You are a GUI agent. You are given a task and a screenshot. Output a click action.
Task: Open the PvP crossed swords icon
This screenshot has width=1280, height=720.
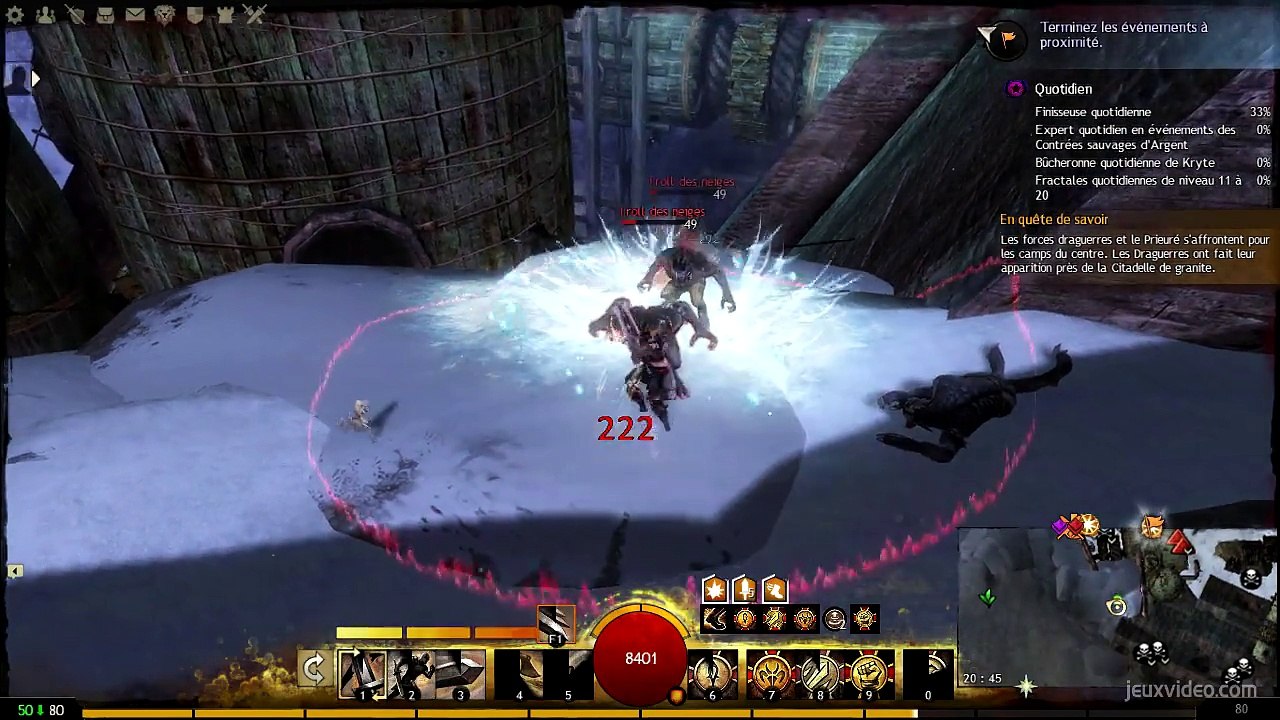coord(255,15)
